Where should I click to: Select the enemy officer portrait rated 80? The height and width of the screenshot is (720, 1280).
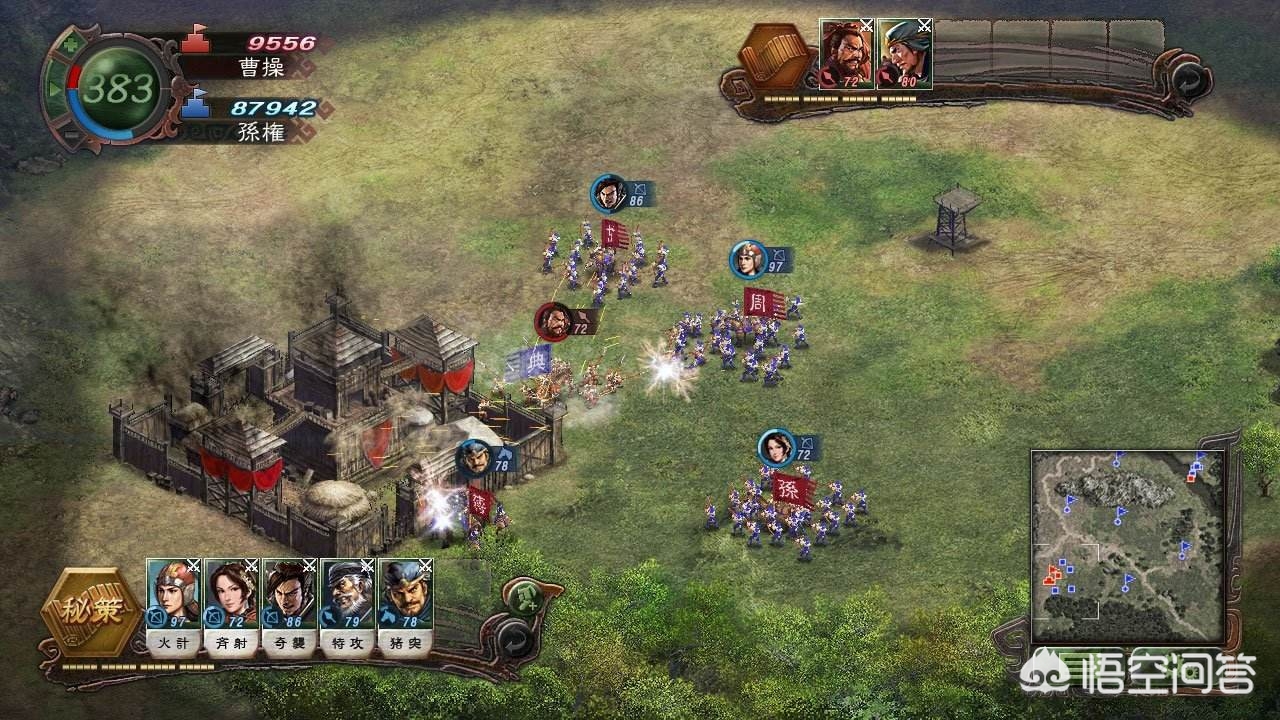(x=904, y=54)
